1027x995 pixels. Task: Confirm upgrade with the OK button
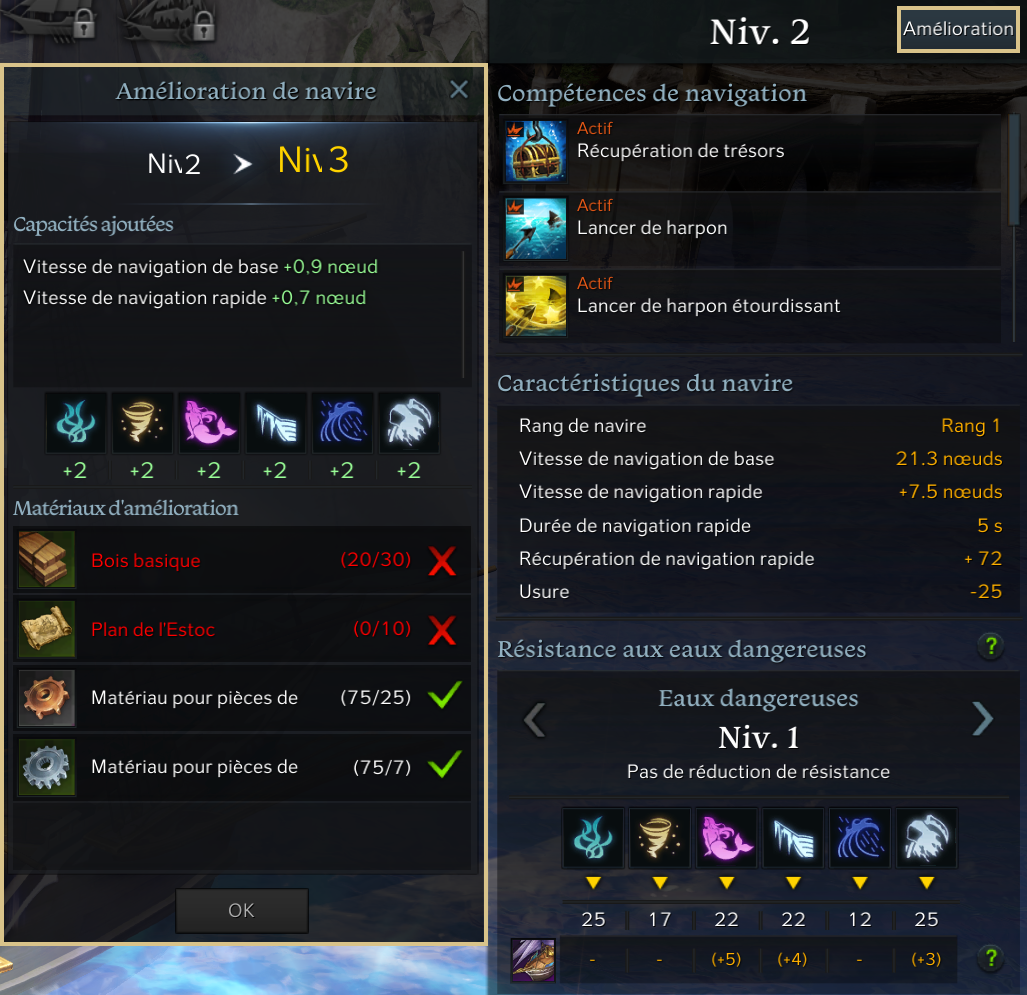click(241, 911)
